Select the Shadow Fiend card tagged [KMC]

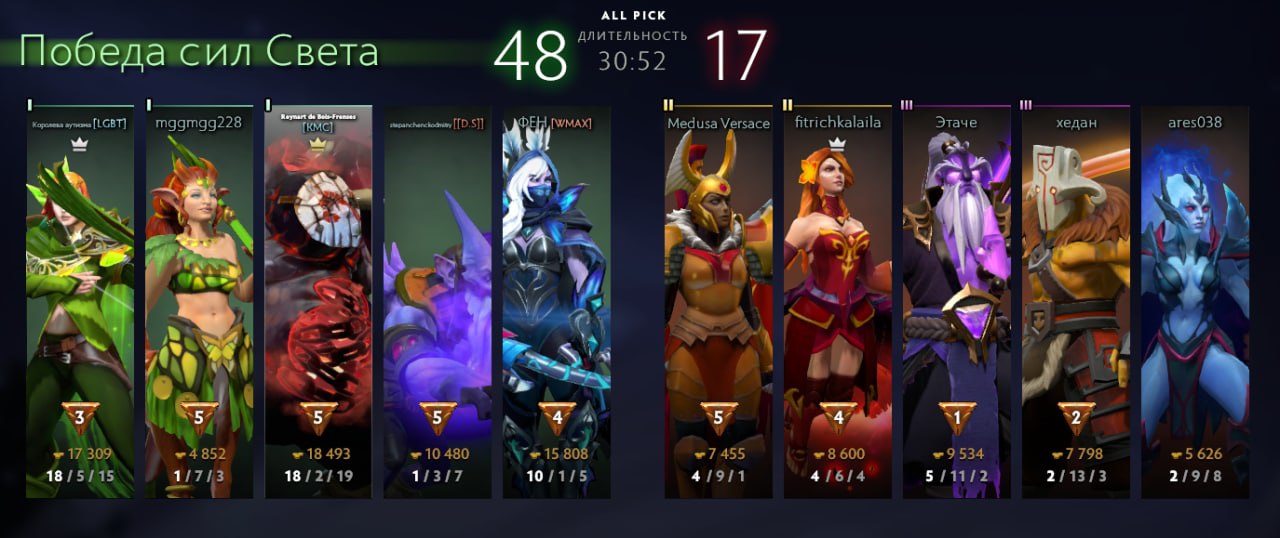coord(318,300)
